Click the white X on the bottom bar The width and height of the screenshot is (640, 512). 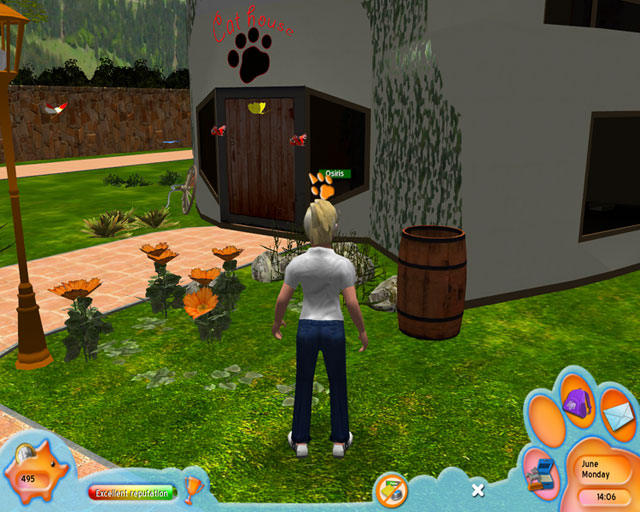pyautogui.click(x=478, y=490)
